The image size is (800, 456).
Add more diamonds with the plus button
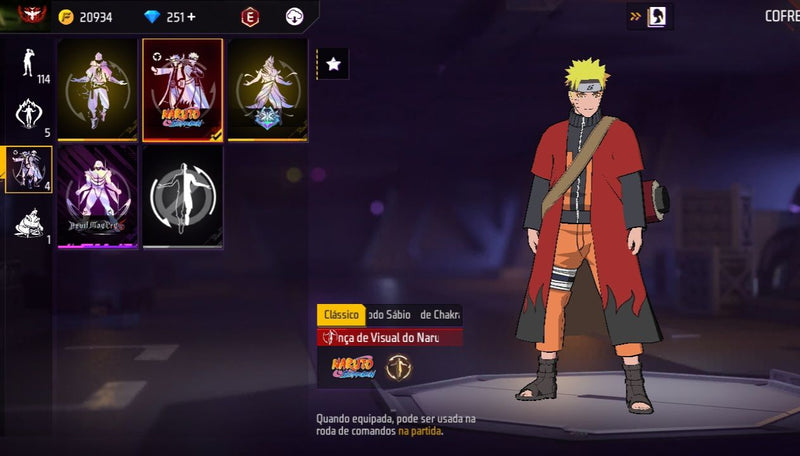coord(191,17)
